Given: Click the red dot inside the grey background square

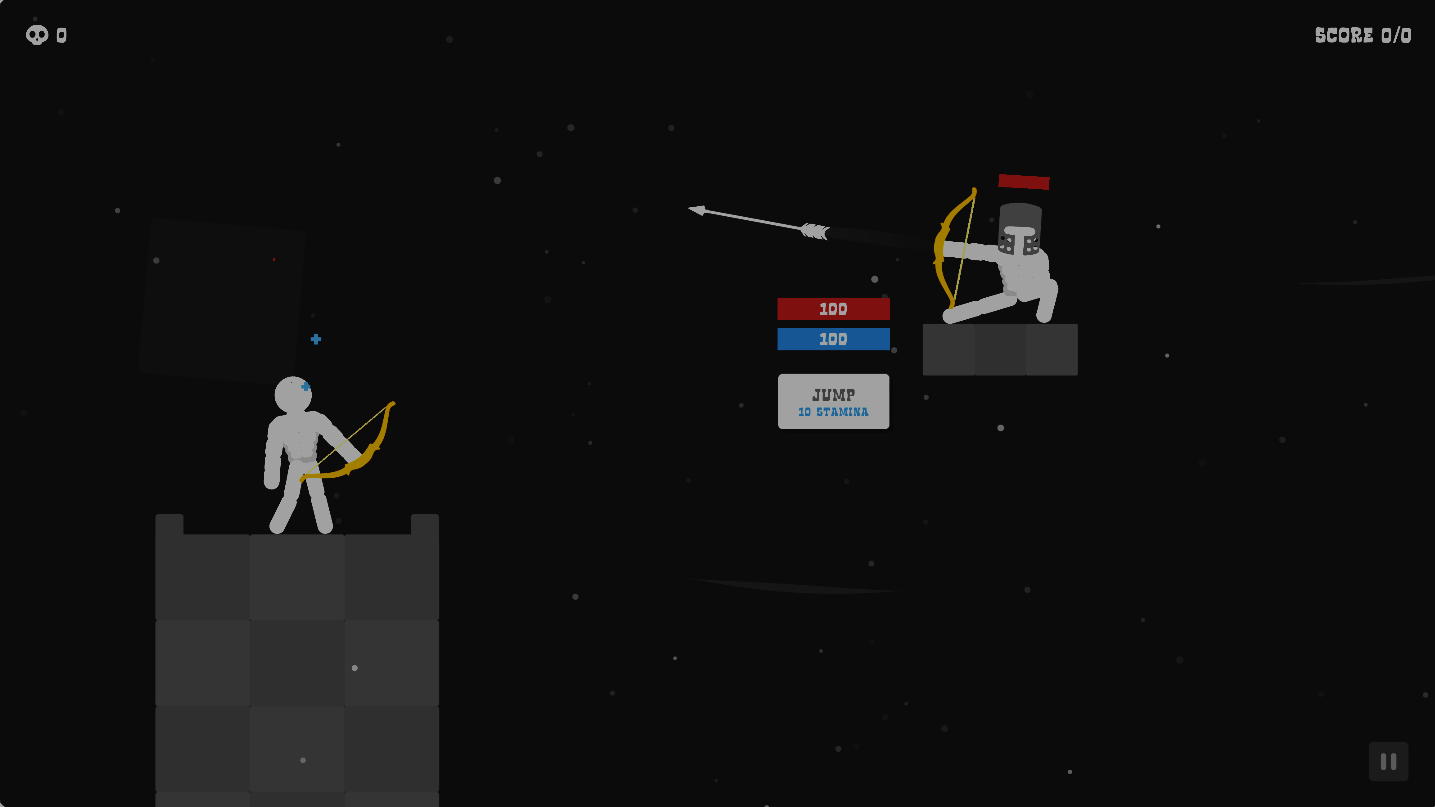Looking at the screenshot, I should tap(274, 259).
